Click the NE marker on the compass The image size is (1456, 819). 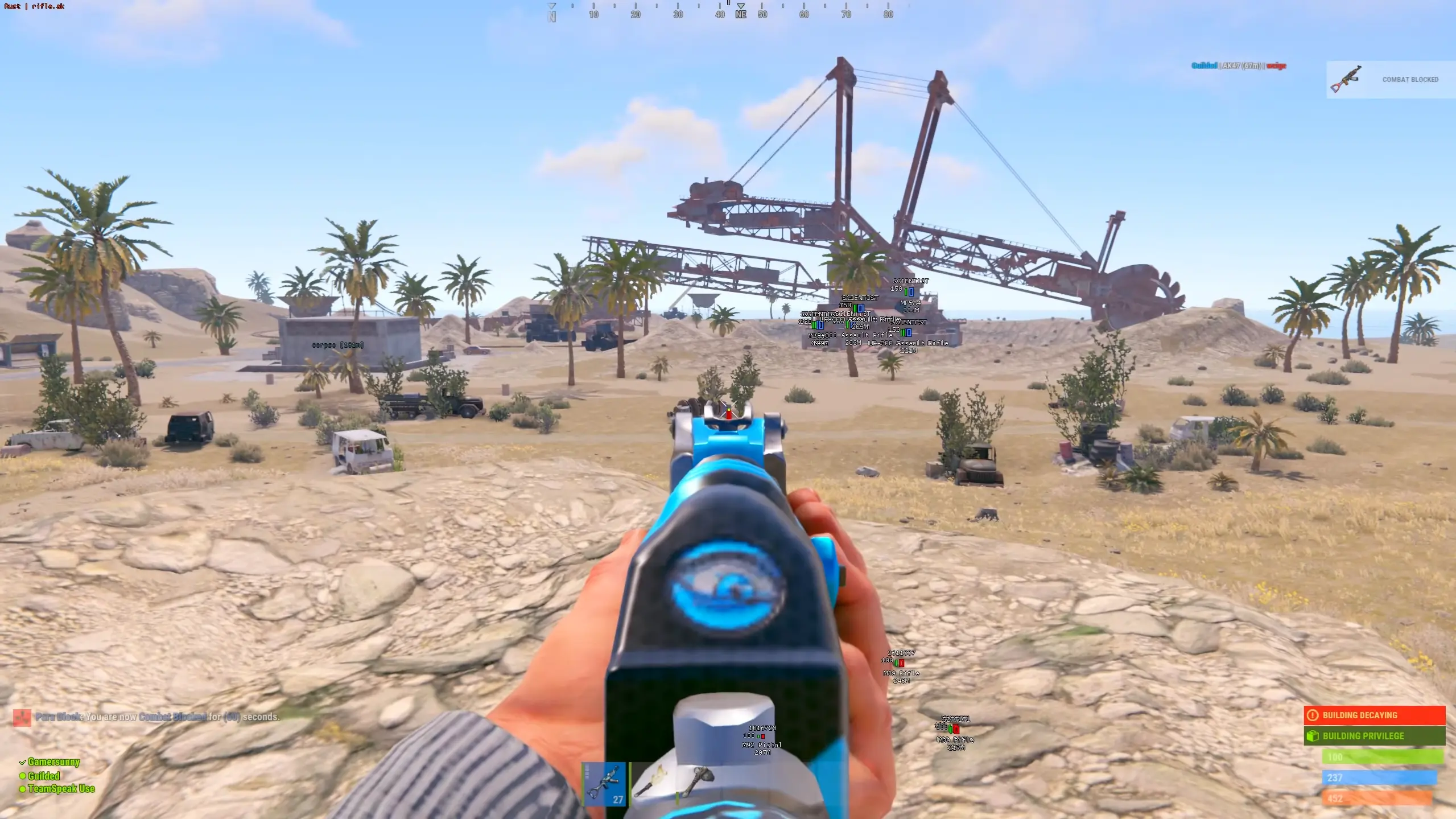click(x=740, y=14)
